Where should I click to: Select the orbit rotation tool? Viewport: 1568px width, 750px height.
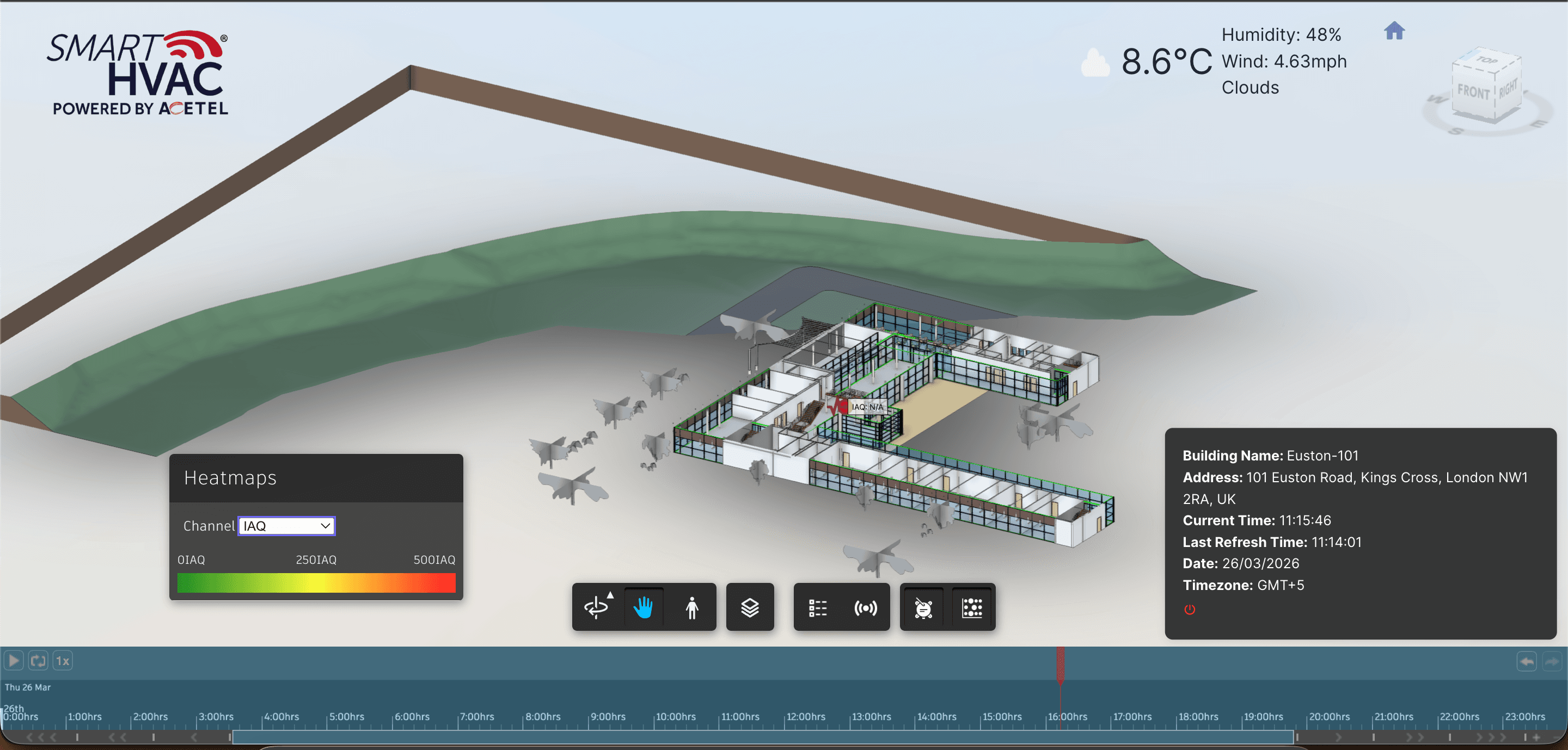[597, 606]
